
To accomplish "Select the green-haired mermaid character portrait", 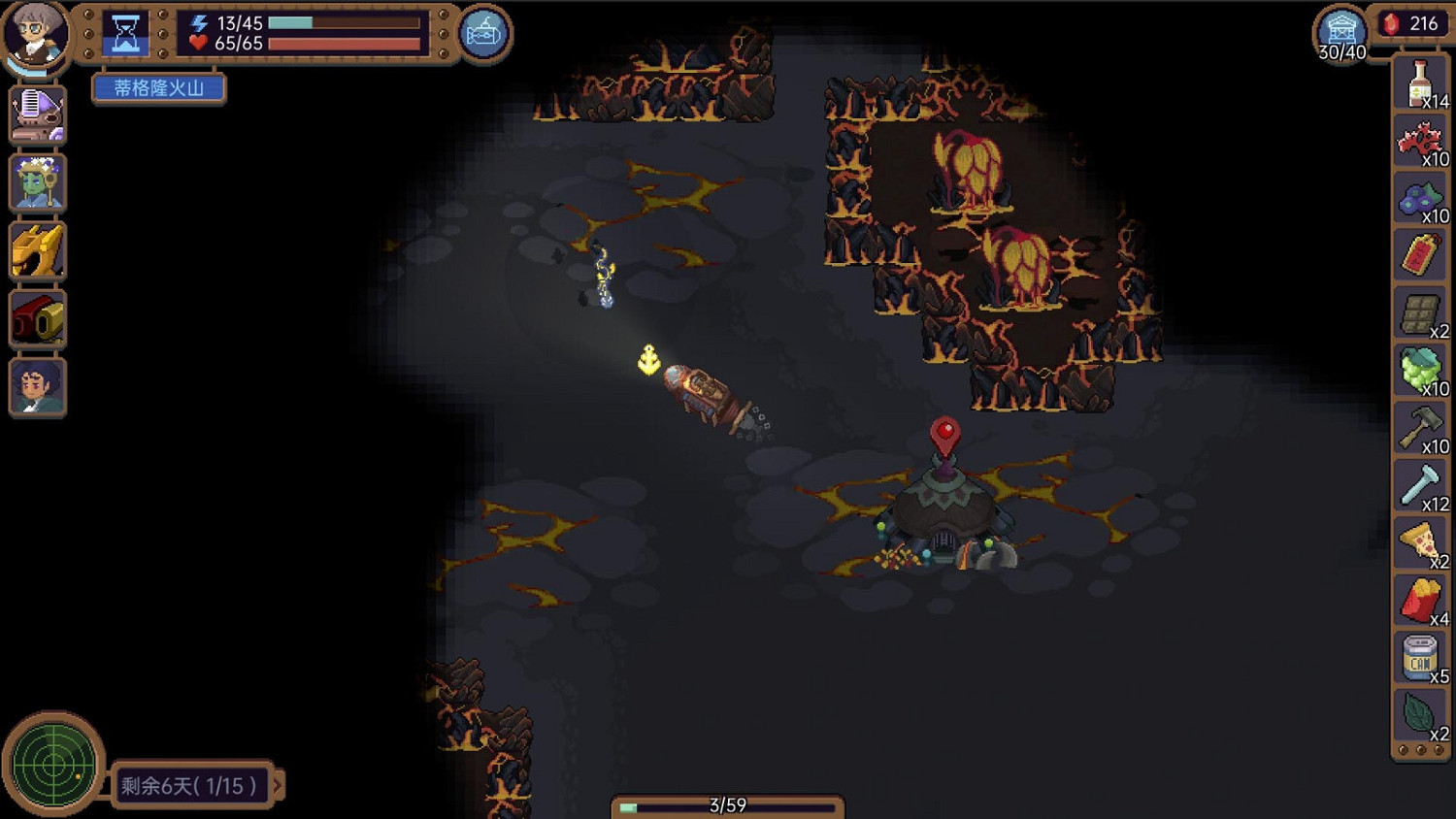I will click(x=37, y=182).
